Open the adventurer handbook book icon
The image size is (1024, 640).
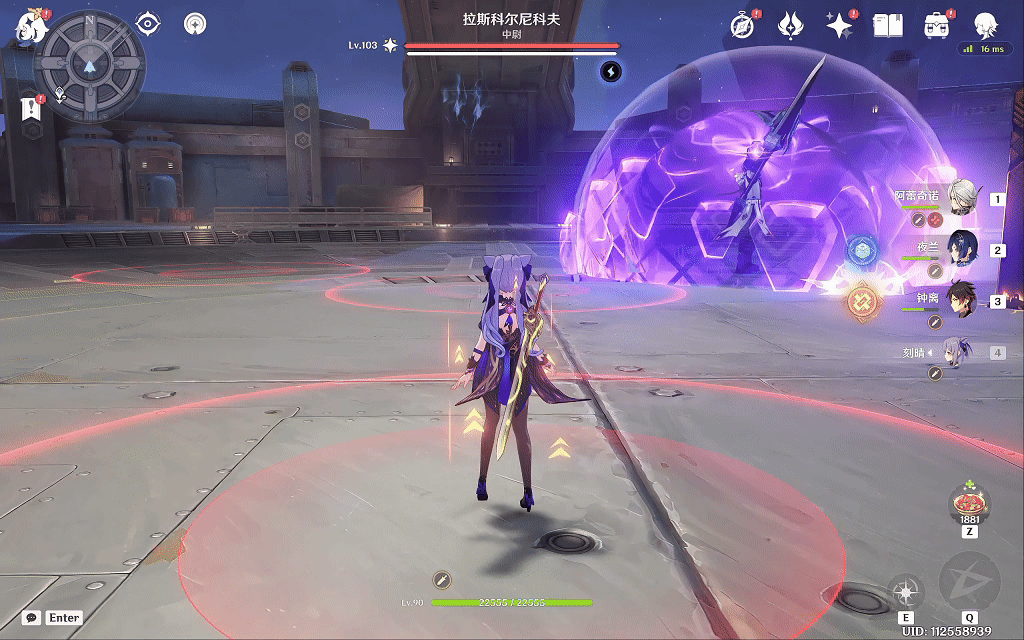pos(888,25)
